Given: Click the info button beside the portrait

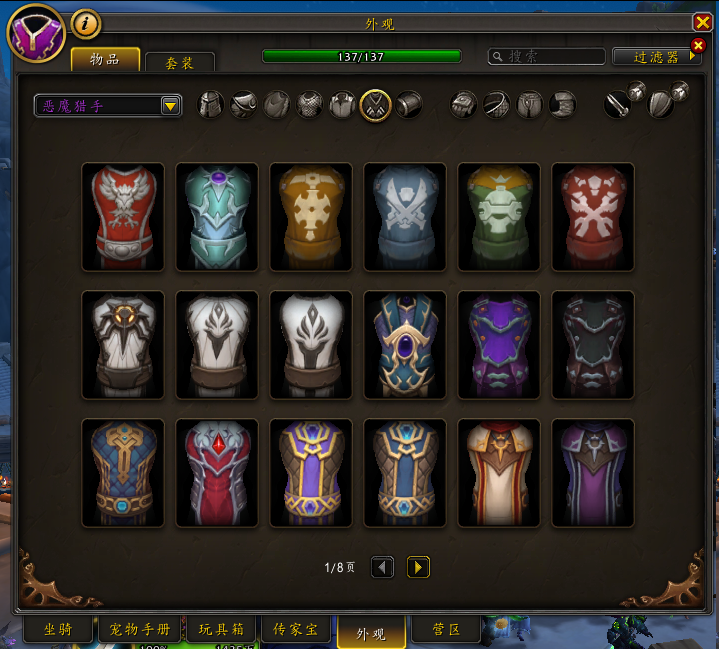Looking at the screenshot, I should coord(85,22).
